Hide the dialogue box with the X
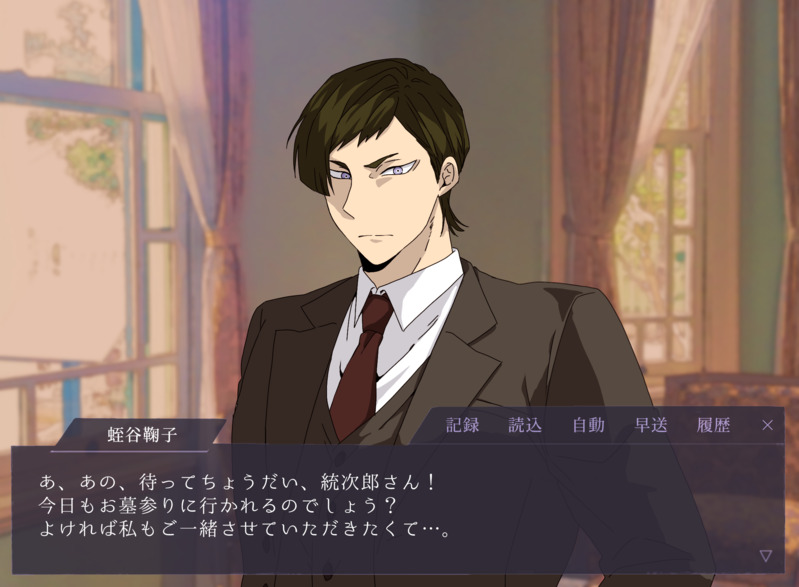Viewport: 799px width, 587px height. (x=767, y=425)
